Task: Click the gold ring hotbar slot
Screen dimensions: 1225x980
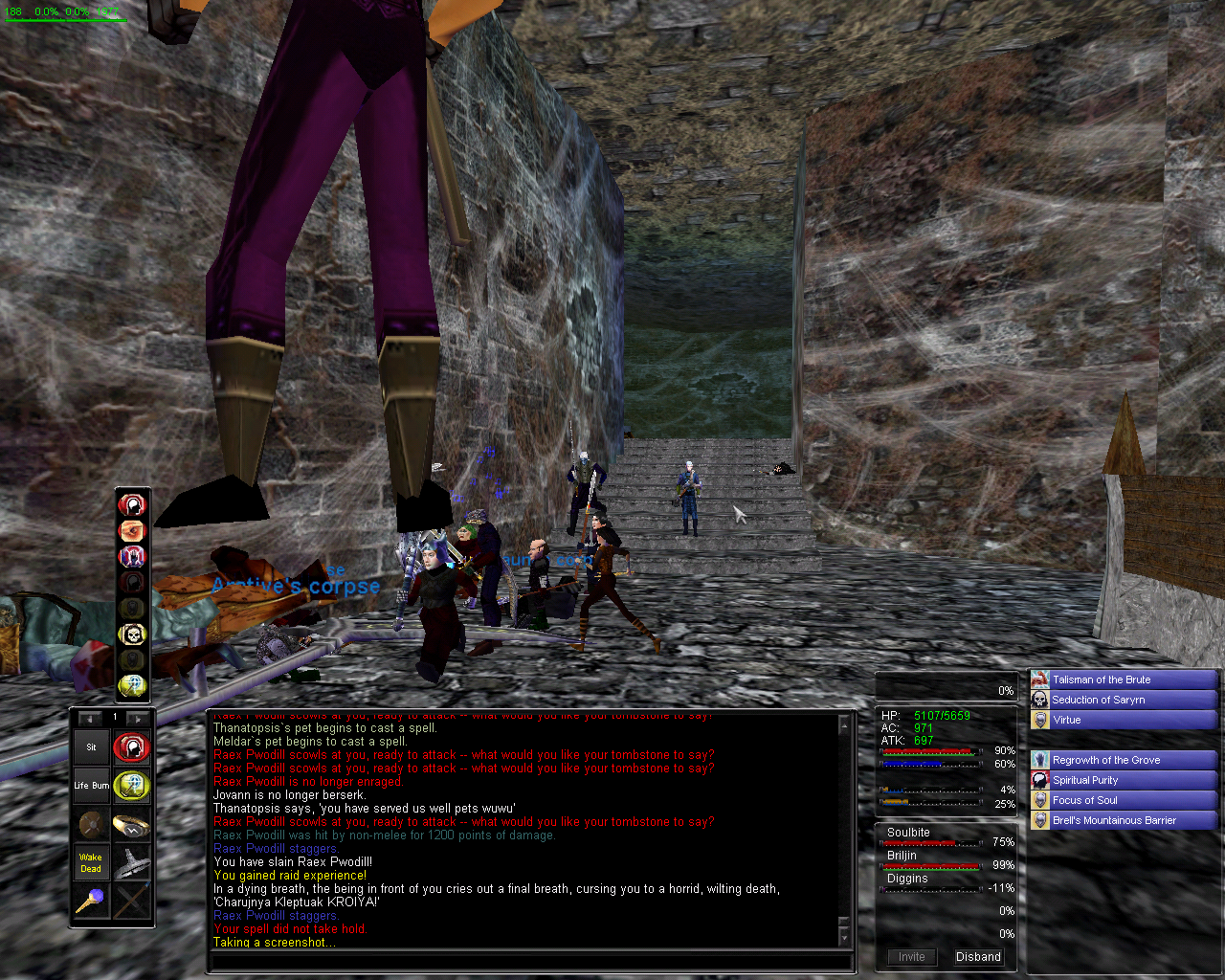Action: (131, 824)
